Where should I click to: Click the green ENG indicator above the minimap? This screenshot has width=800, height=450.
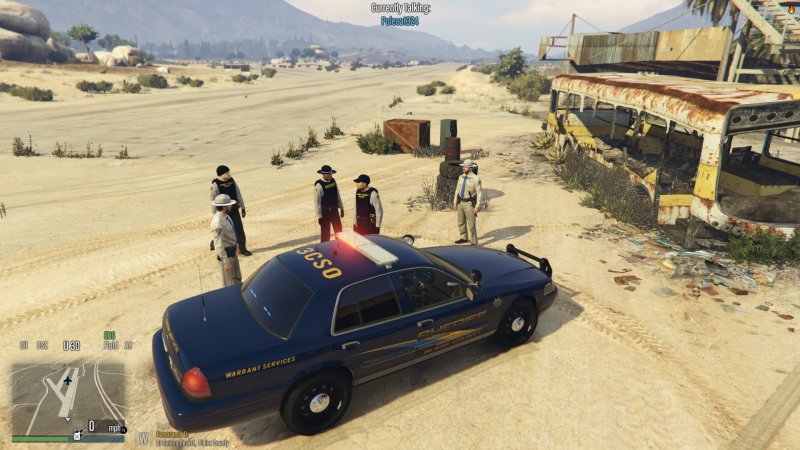[x=109, y=335]
